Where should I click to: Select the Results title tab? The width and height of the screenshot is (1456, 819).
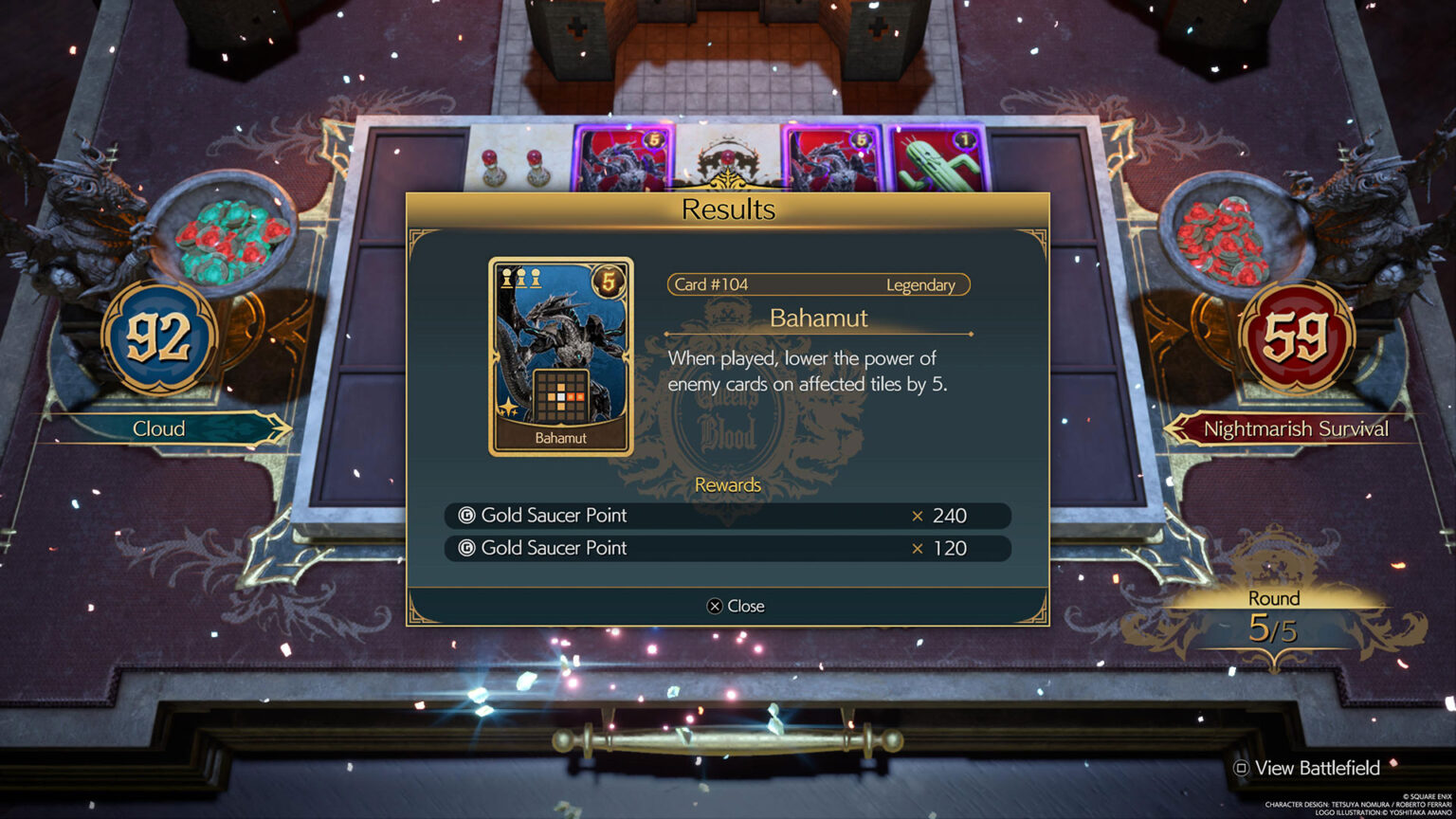(x=727, y=209)
